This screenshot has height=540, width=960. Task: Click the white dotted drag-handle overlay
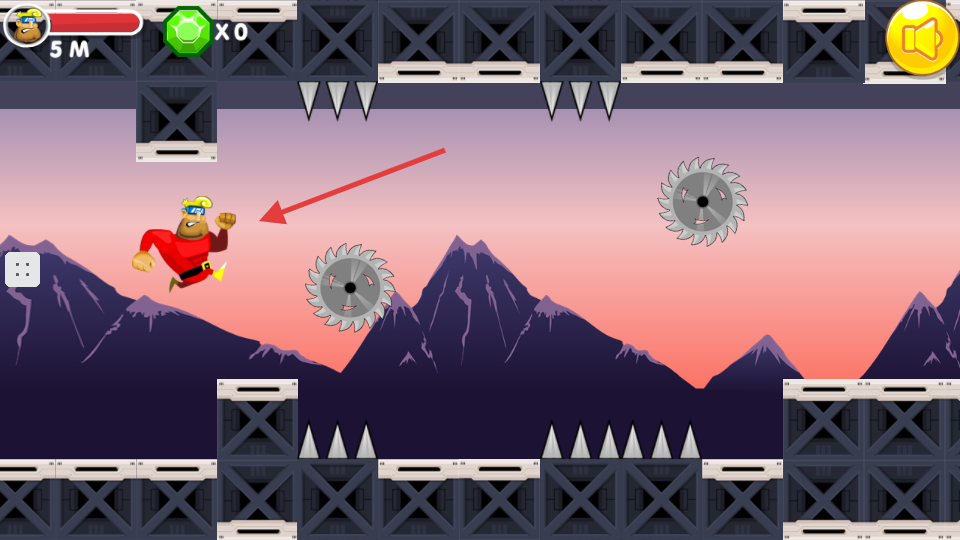pyautogui.click(x=22, y=269)
